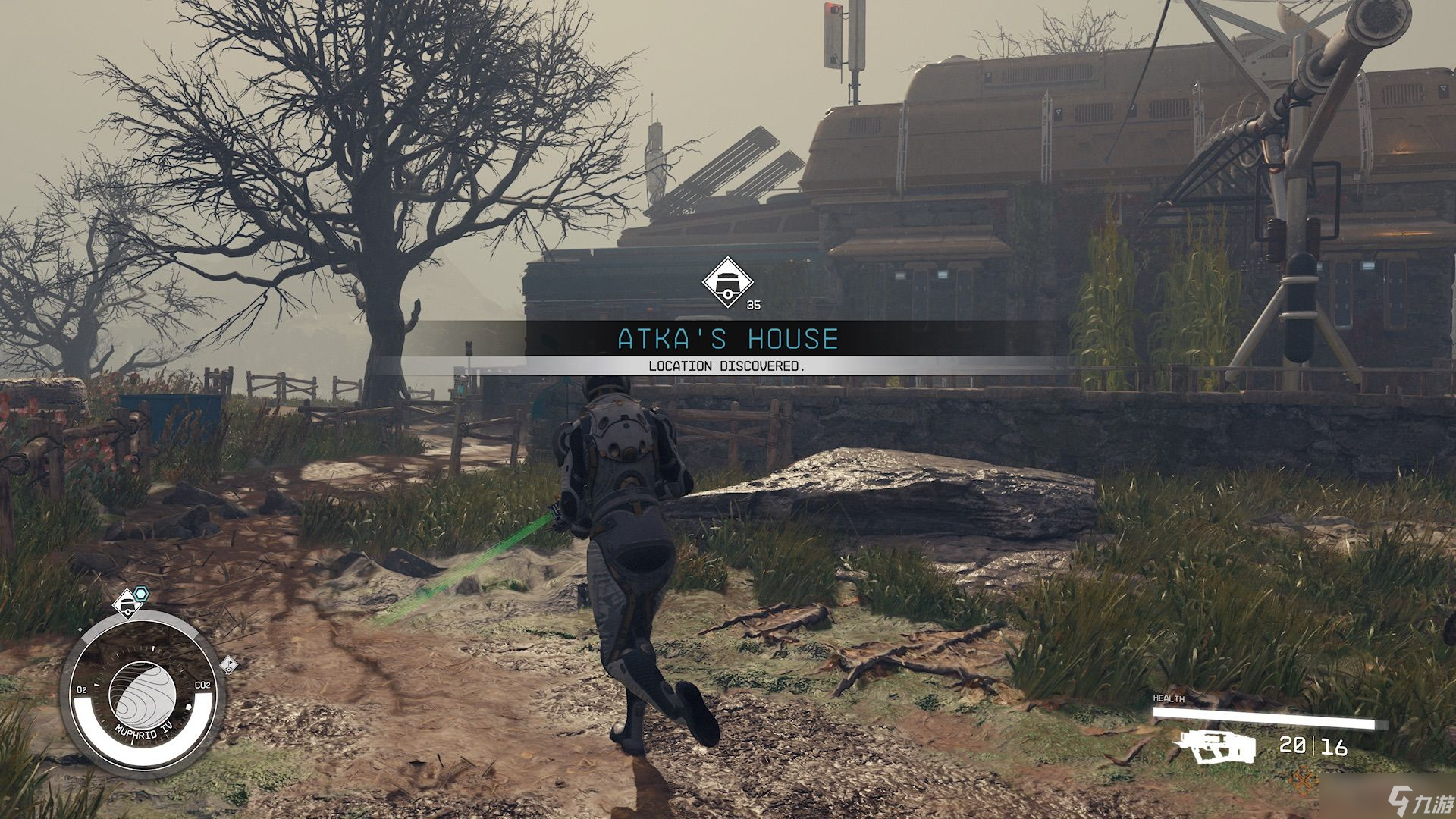
Task: Expand the distance marker showing 35
Action: (x=753, y=303)
